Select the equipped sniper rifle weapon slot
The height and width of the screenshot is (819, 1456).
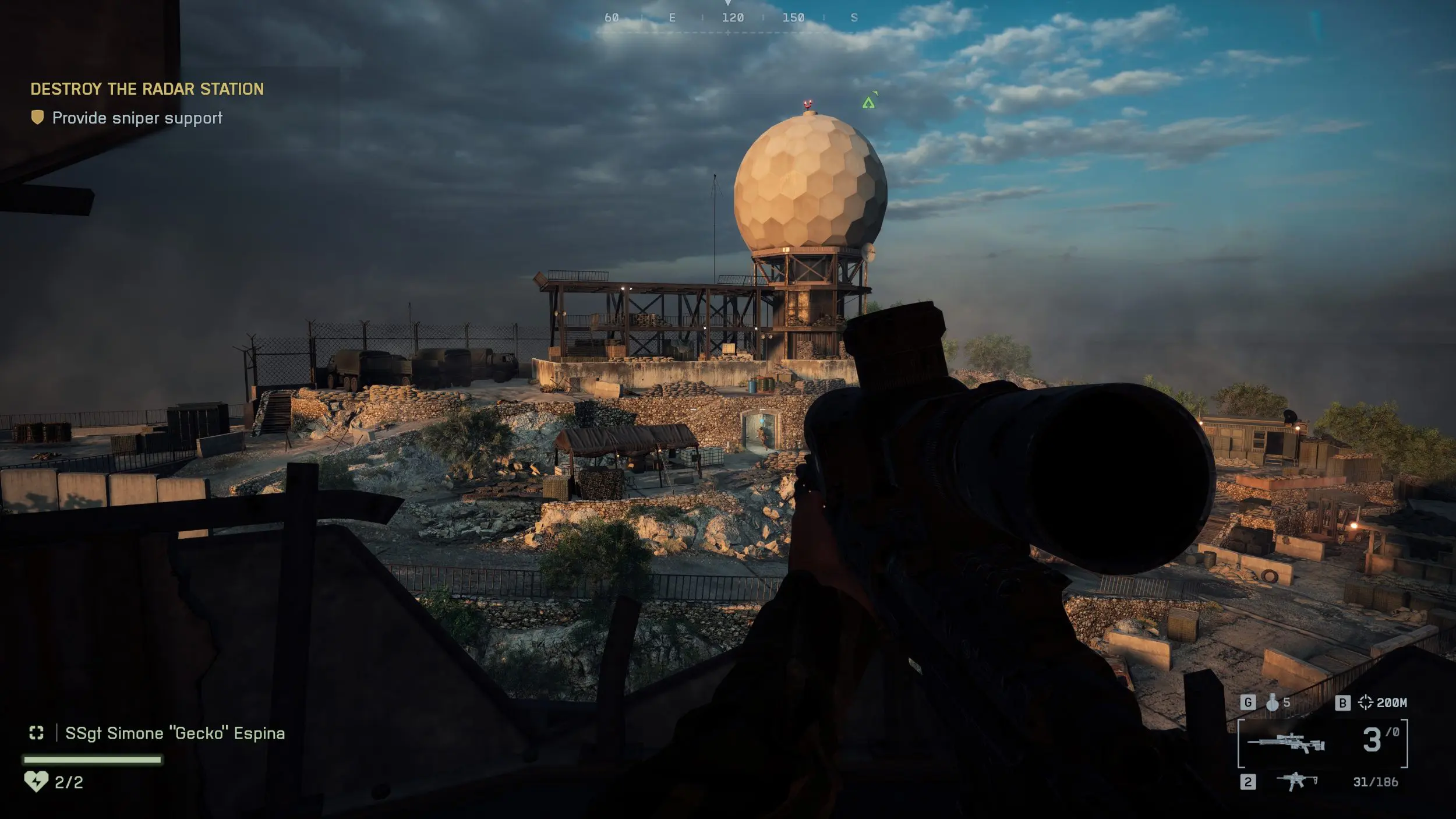(x=1287, y=744)
